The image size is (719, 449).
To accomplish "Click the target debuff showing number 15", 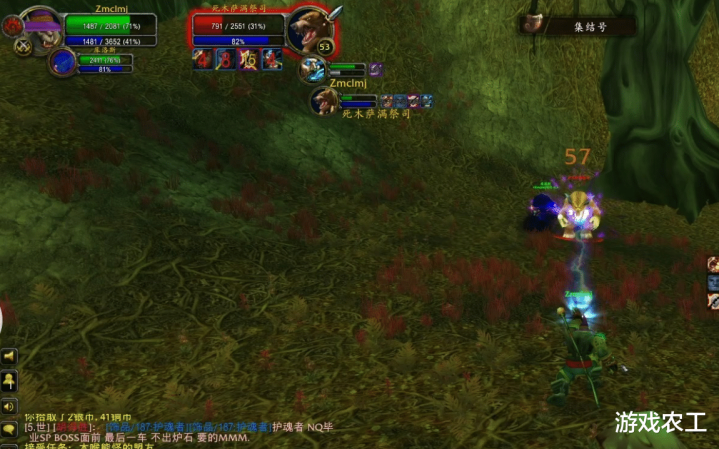I will pyautogui.click(x=248, y=59).
